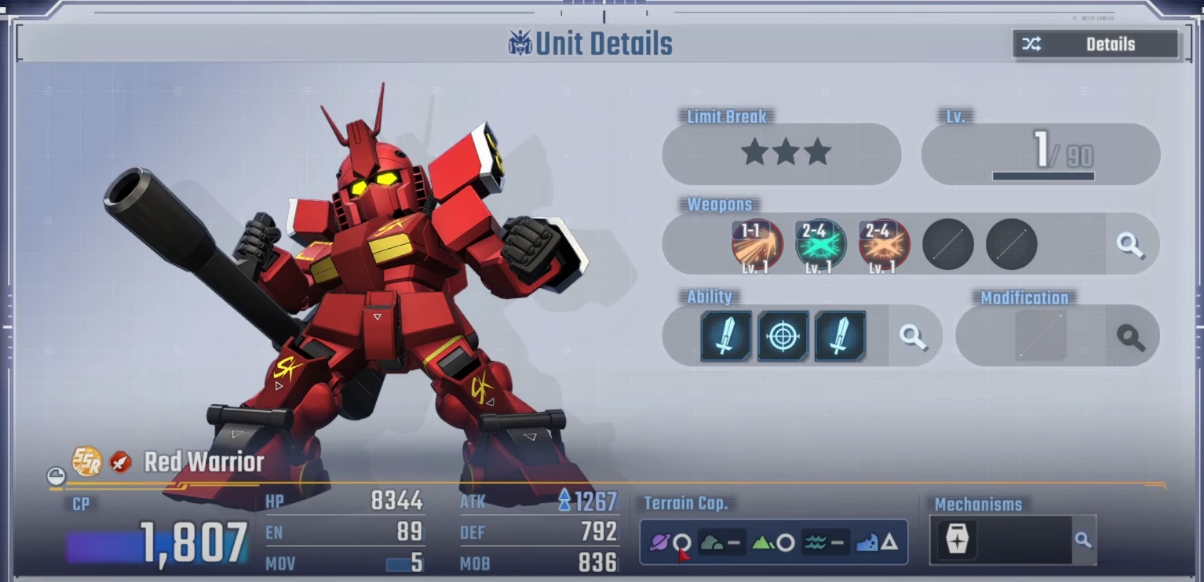Inspect abilities with the magnifier
1204x582 pixels.
[913, 336]
